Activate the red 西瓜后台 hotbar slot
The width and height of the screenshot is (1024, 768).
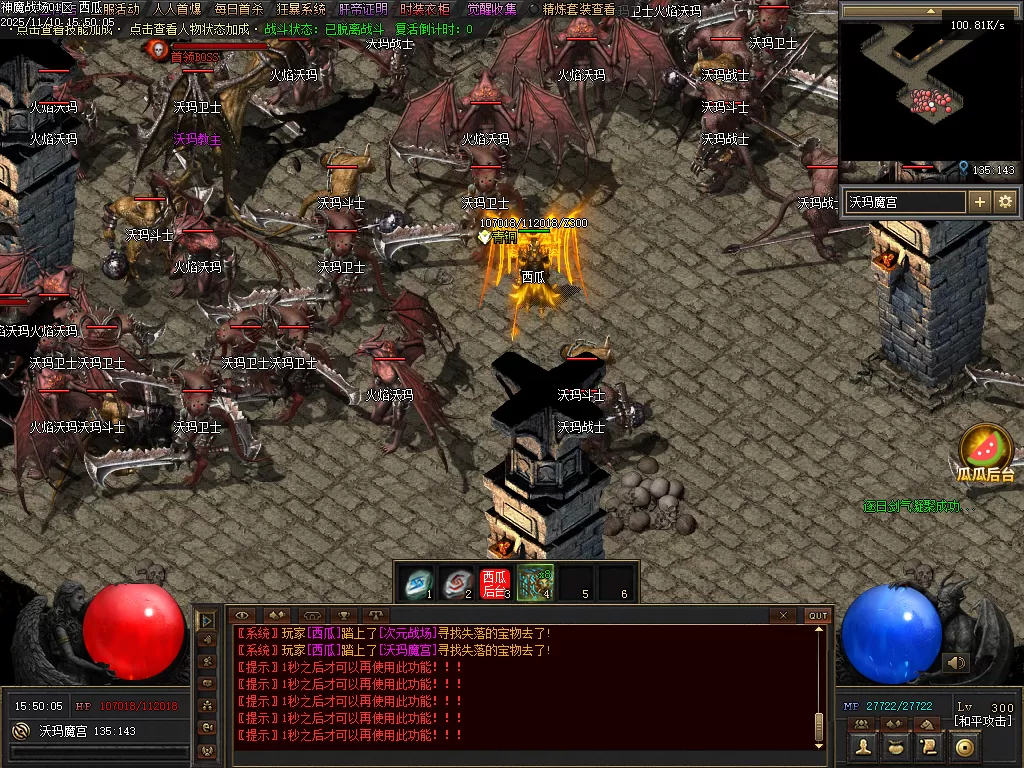point(495,581)
